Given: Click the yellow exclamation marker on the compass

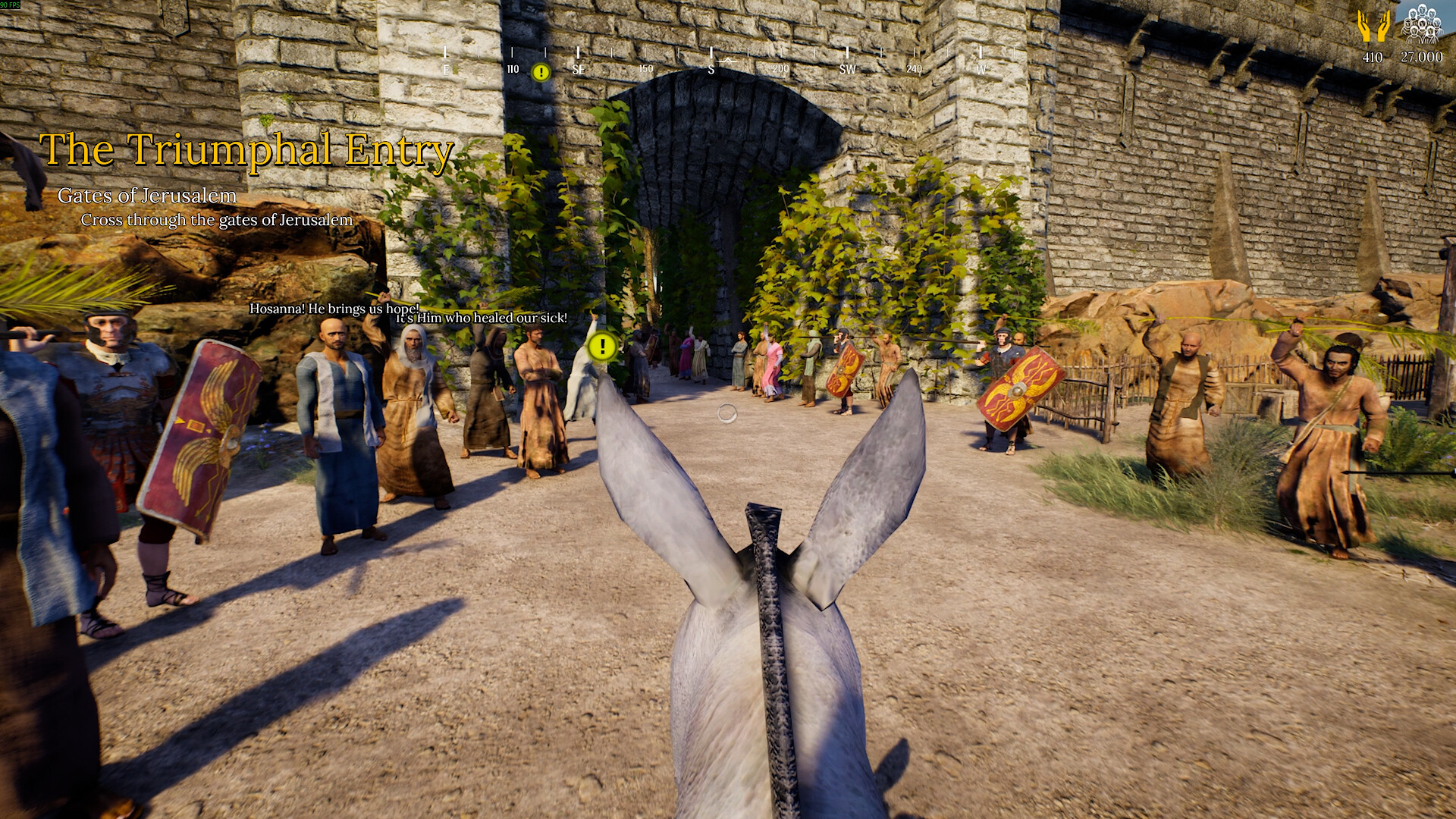Looking at the screenshot, I should [x=541, y=72].
